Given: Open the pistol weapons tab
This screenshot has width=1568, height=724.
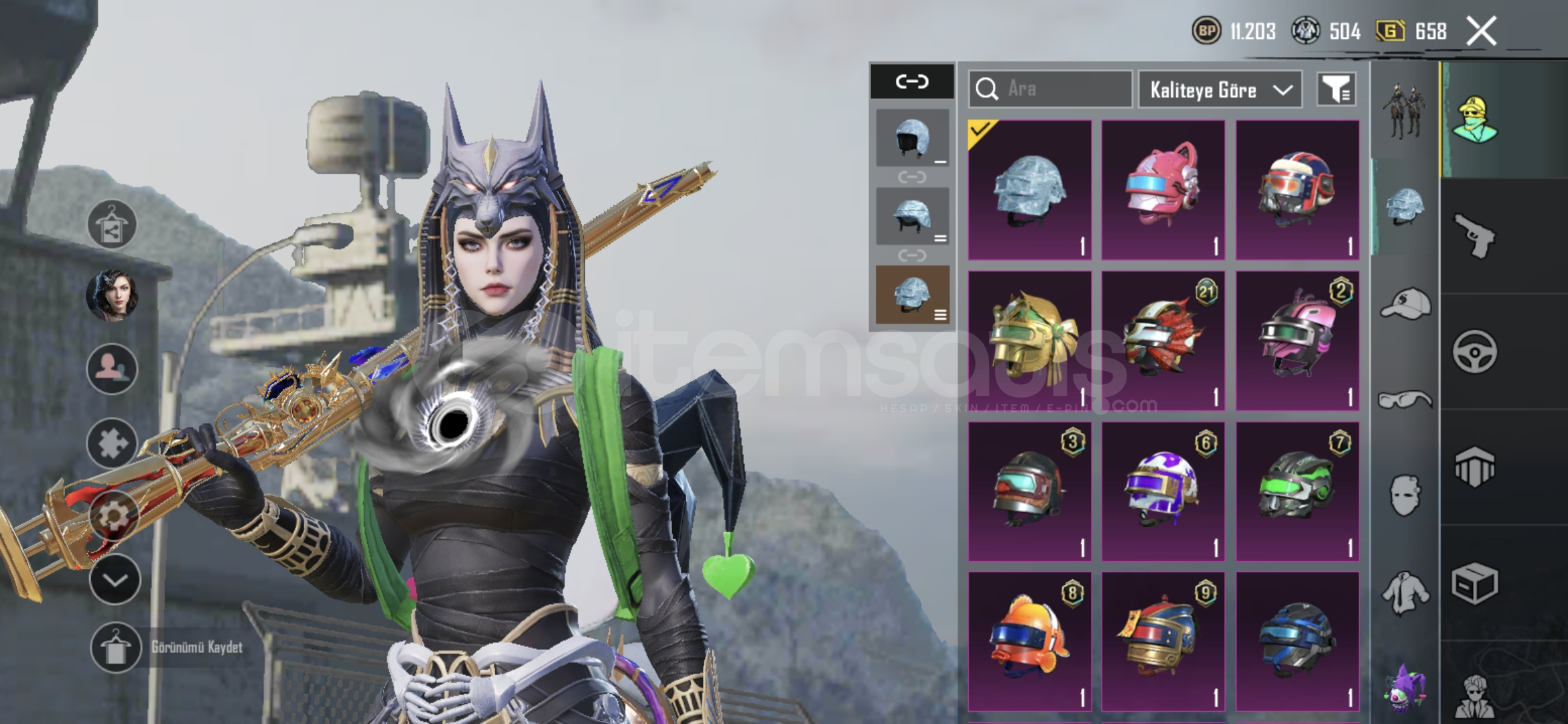Looking at the screenshot, I should 1475,236.
